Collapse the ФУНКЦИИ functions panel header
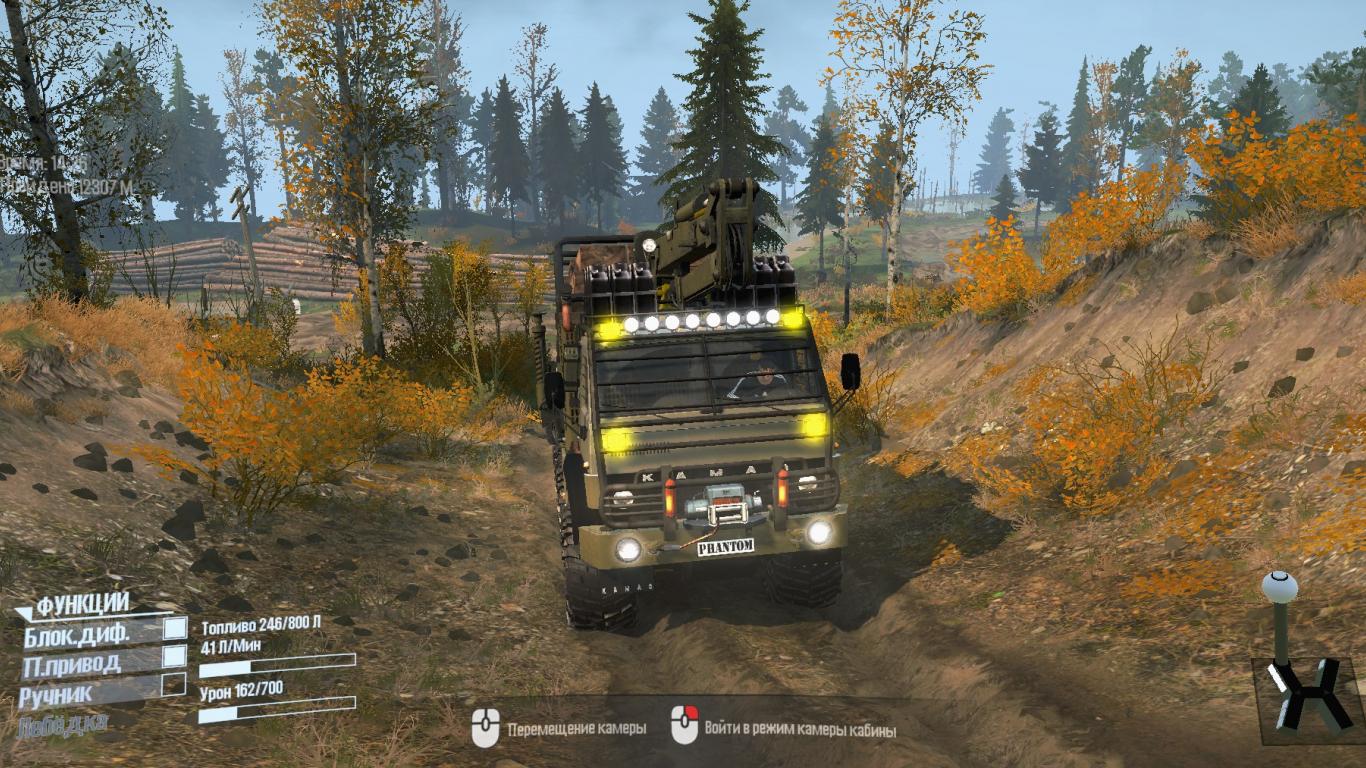1366x768 pixels. tap(82, 604)
